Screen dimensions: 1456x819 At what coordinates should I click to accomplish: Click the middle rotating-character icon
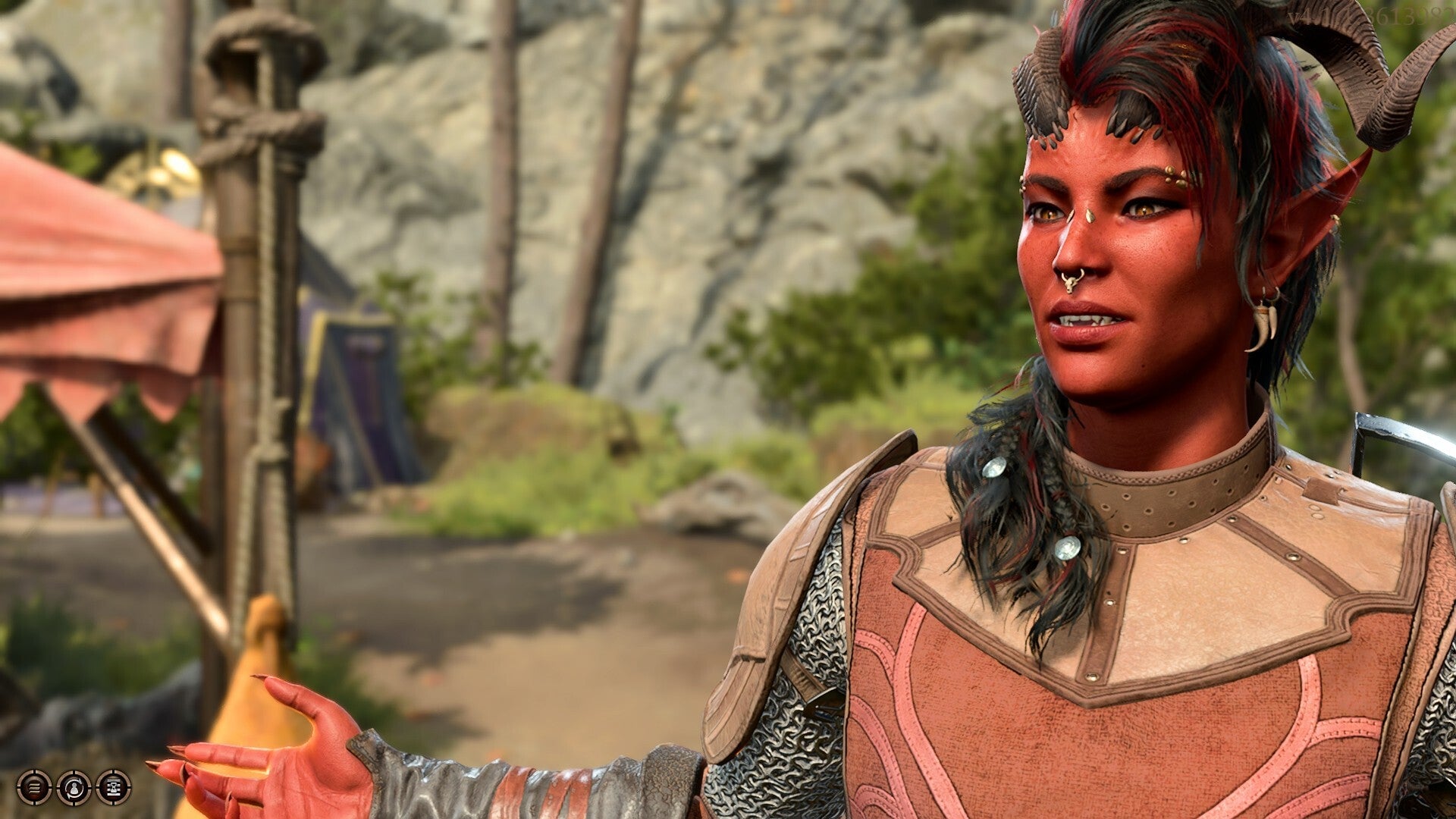pos(73,787)
